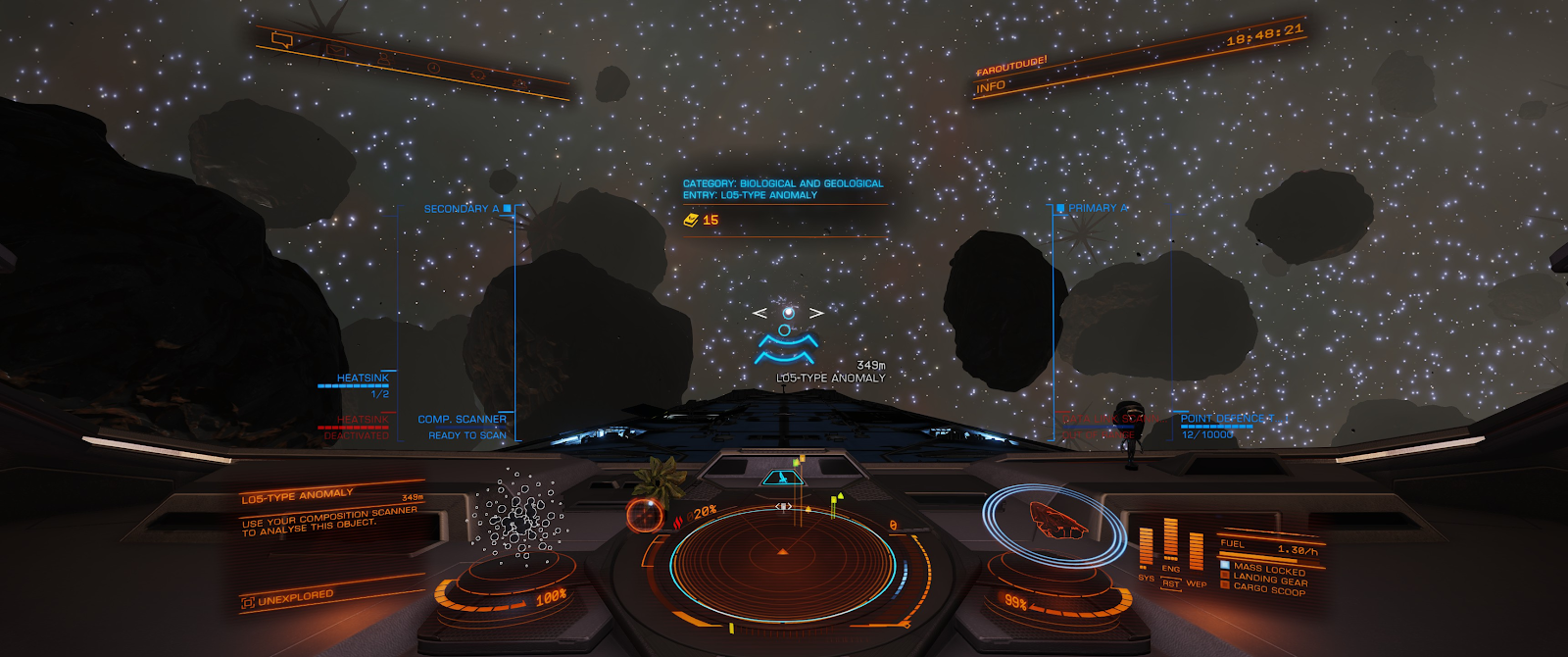
Task: Open the codex entry notification popup
Action: (x=783, y=202)
